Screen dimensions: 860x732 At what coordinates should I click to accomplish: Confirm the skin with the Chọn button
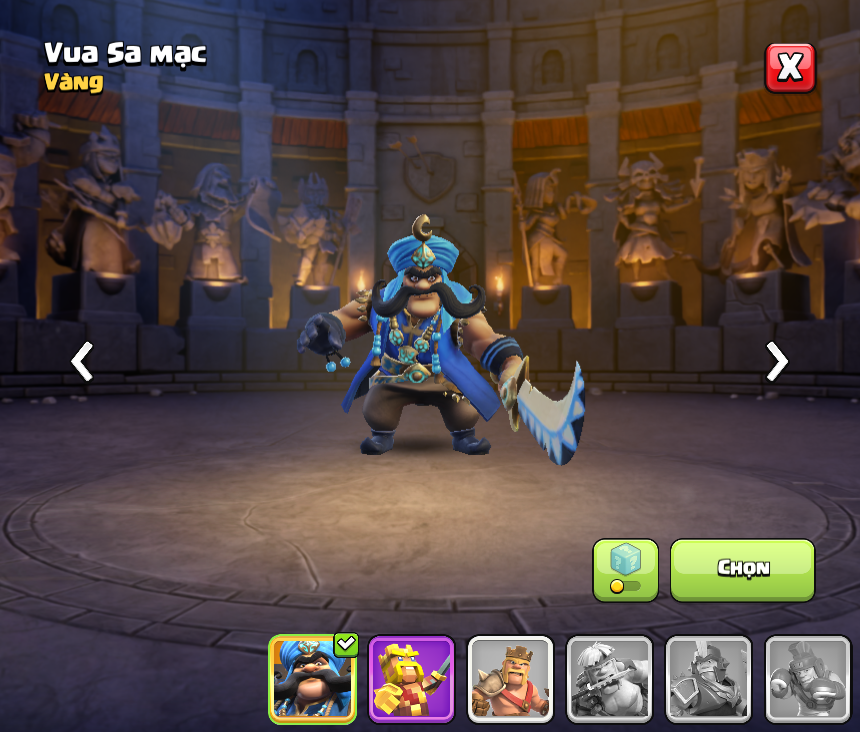click(x=742, y=569)
